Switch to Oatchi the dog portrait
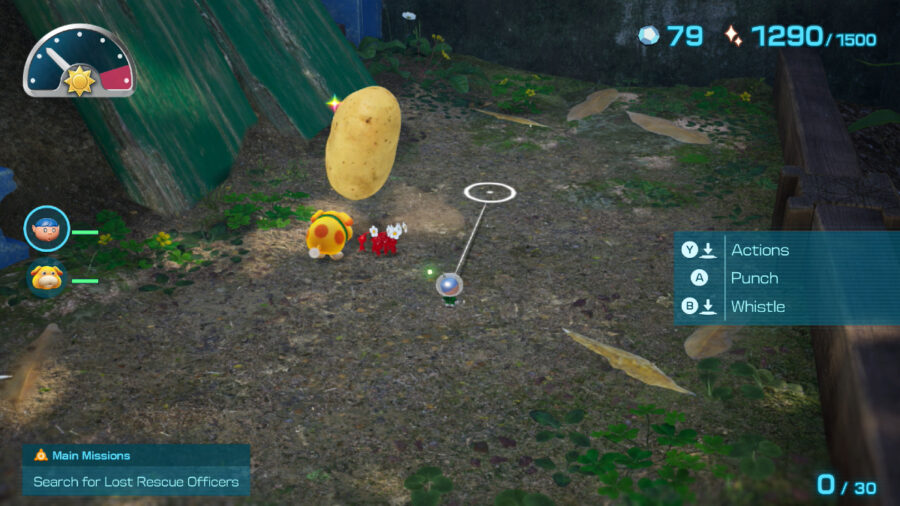The width and height of the screenshot is (900, 506). [46, 278]
